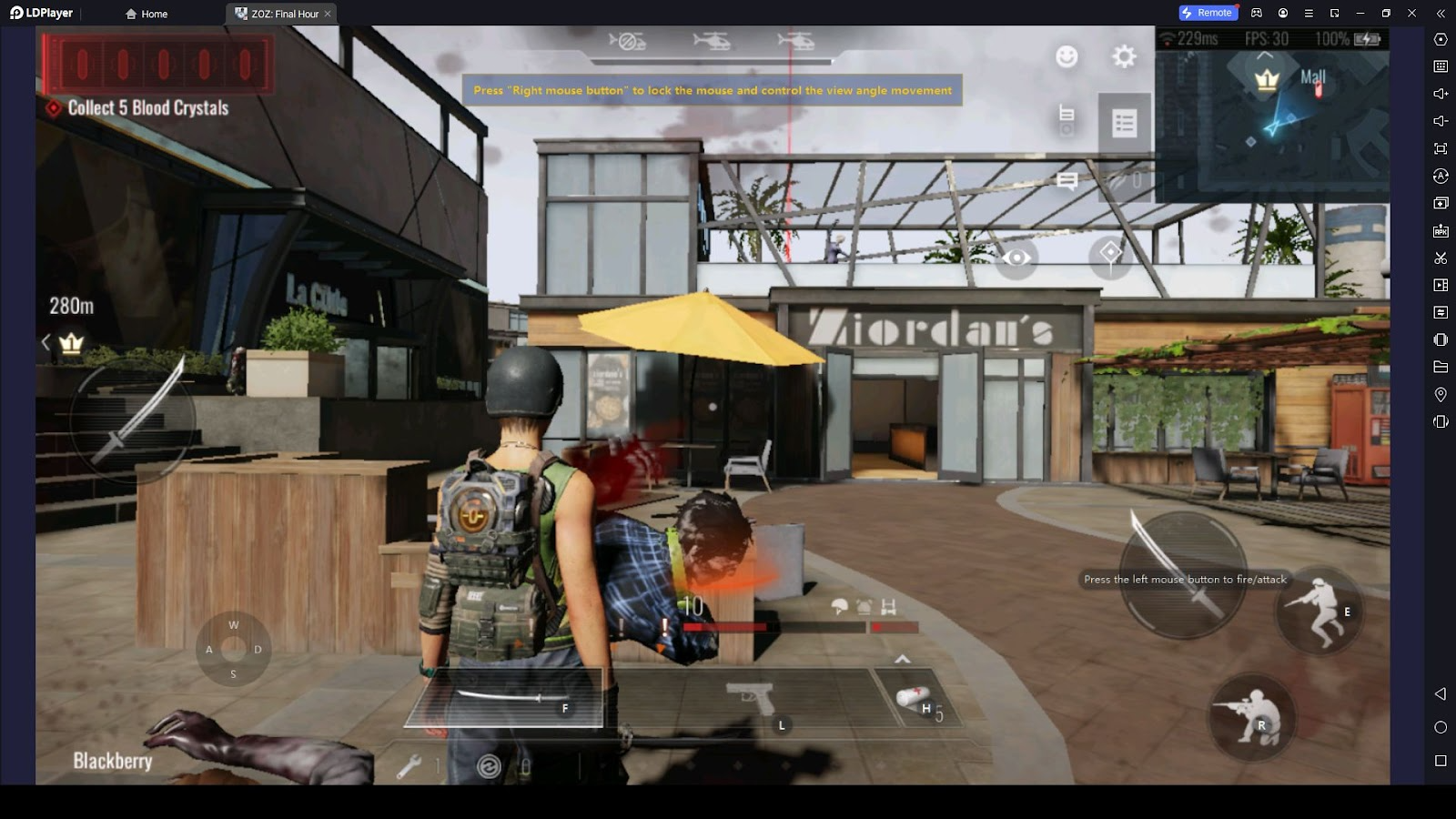The width and height of the screenshot is (1456, 819).
Task: Click the wrench repair icon
Action: (x=409, y=766)
